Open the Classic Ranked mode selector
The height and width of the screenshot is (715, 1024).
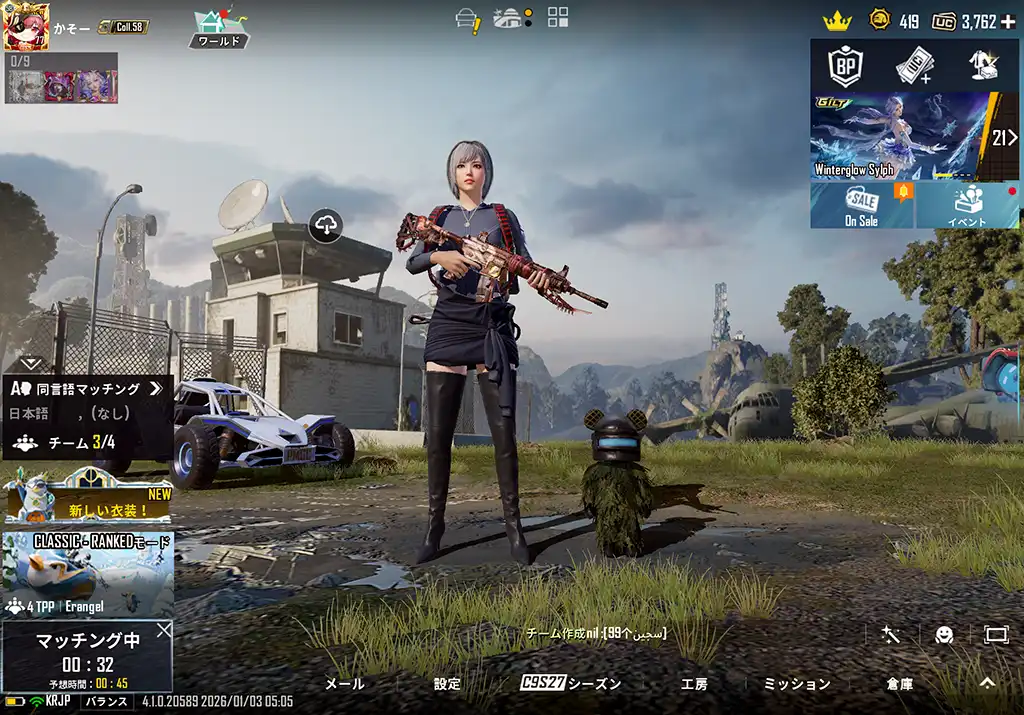point(88,574)
